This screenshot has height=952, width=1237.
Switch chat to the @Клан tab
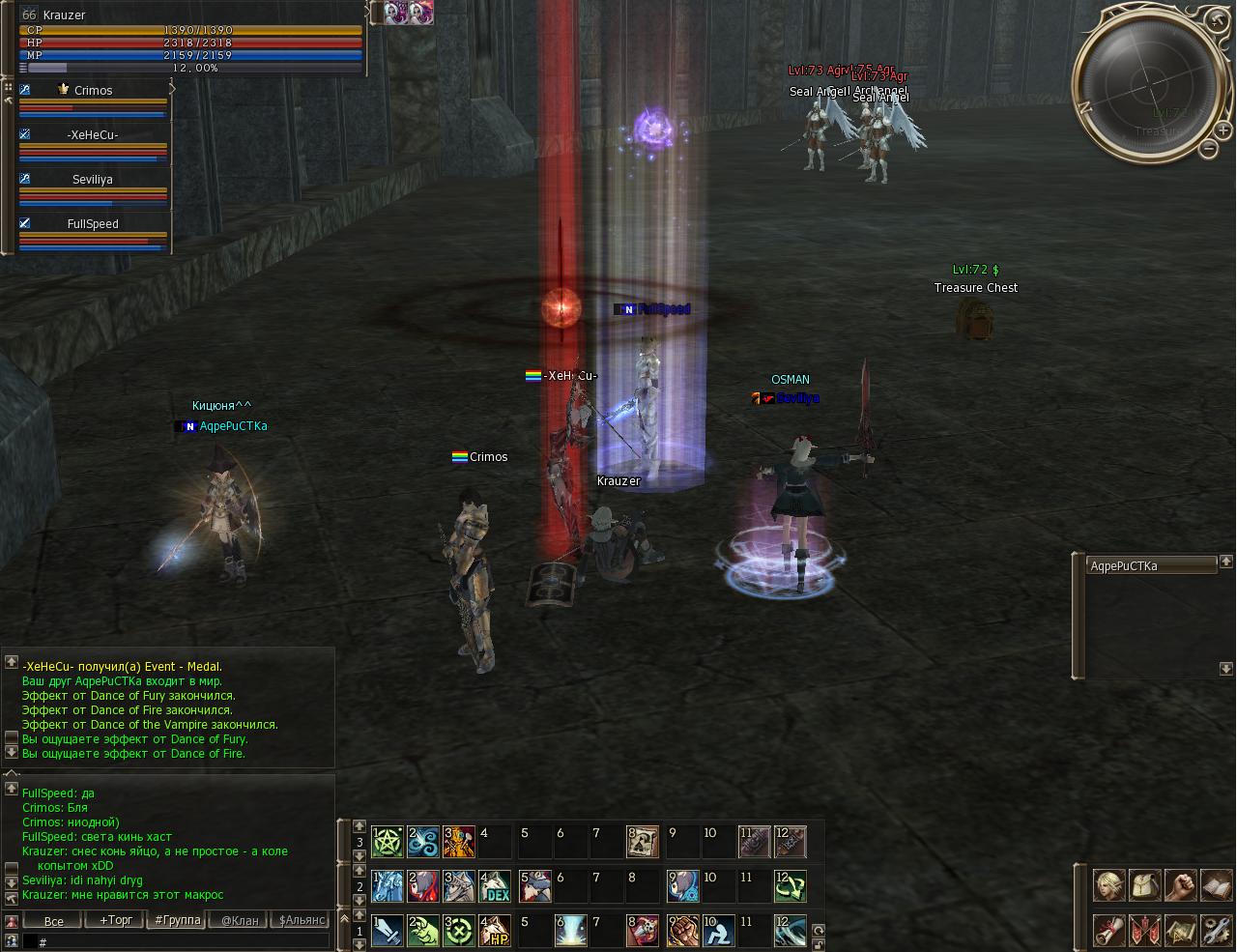coord(240,920)
